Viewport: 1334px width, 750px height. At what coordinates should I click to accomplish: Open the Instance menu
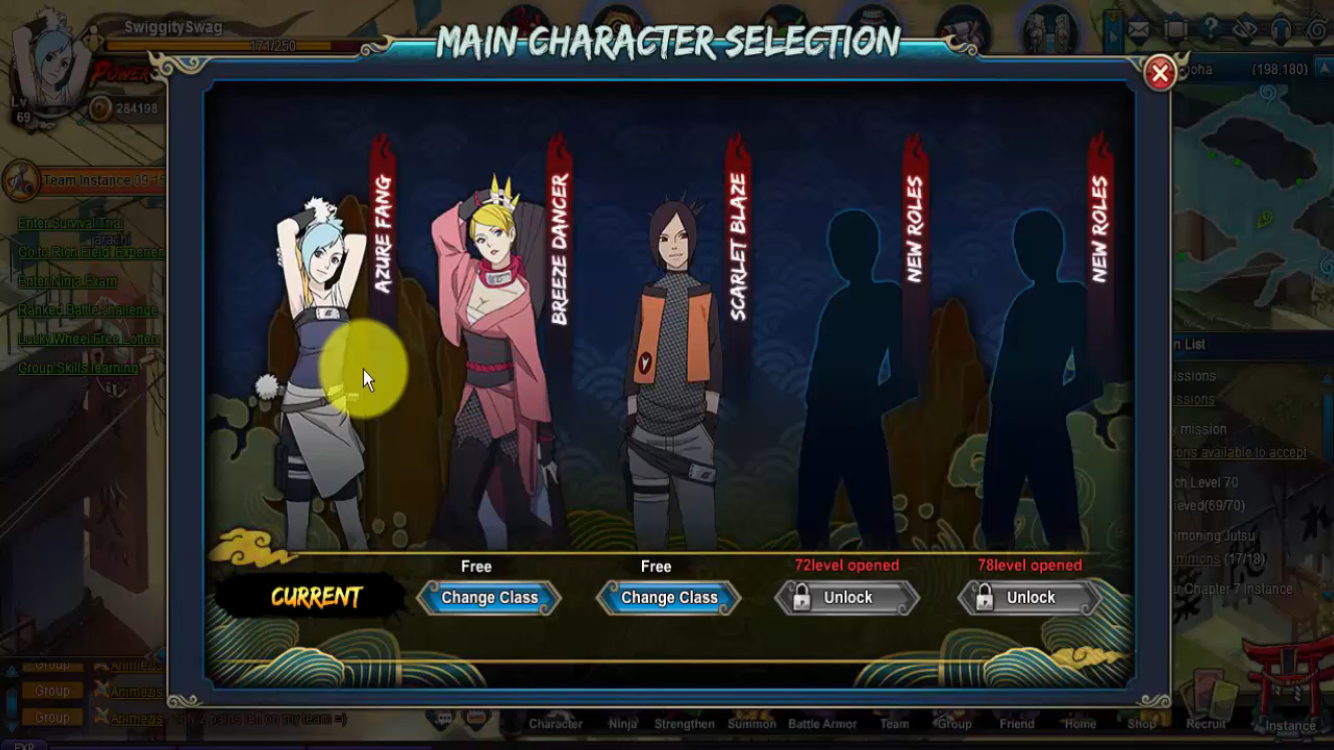coord(1290,725)
